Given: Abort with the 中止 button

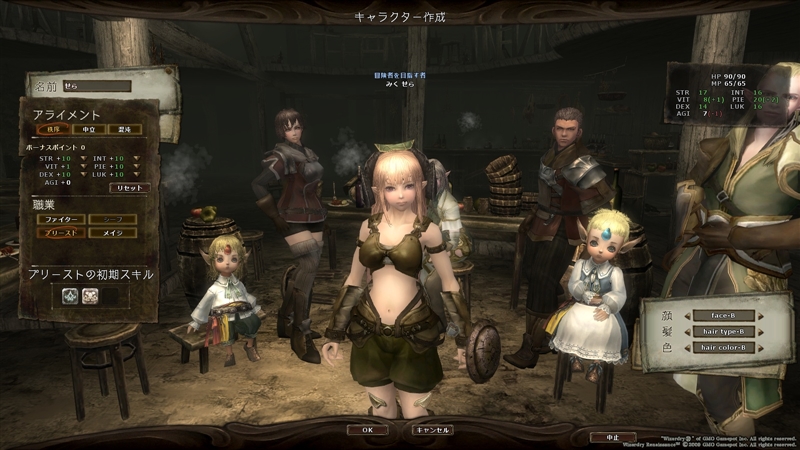Looking at the screenshot, I should (x=613, y=437).
